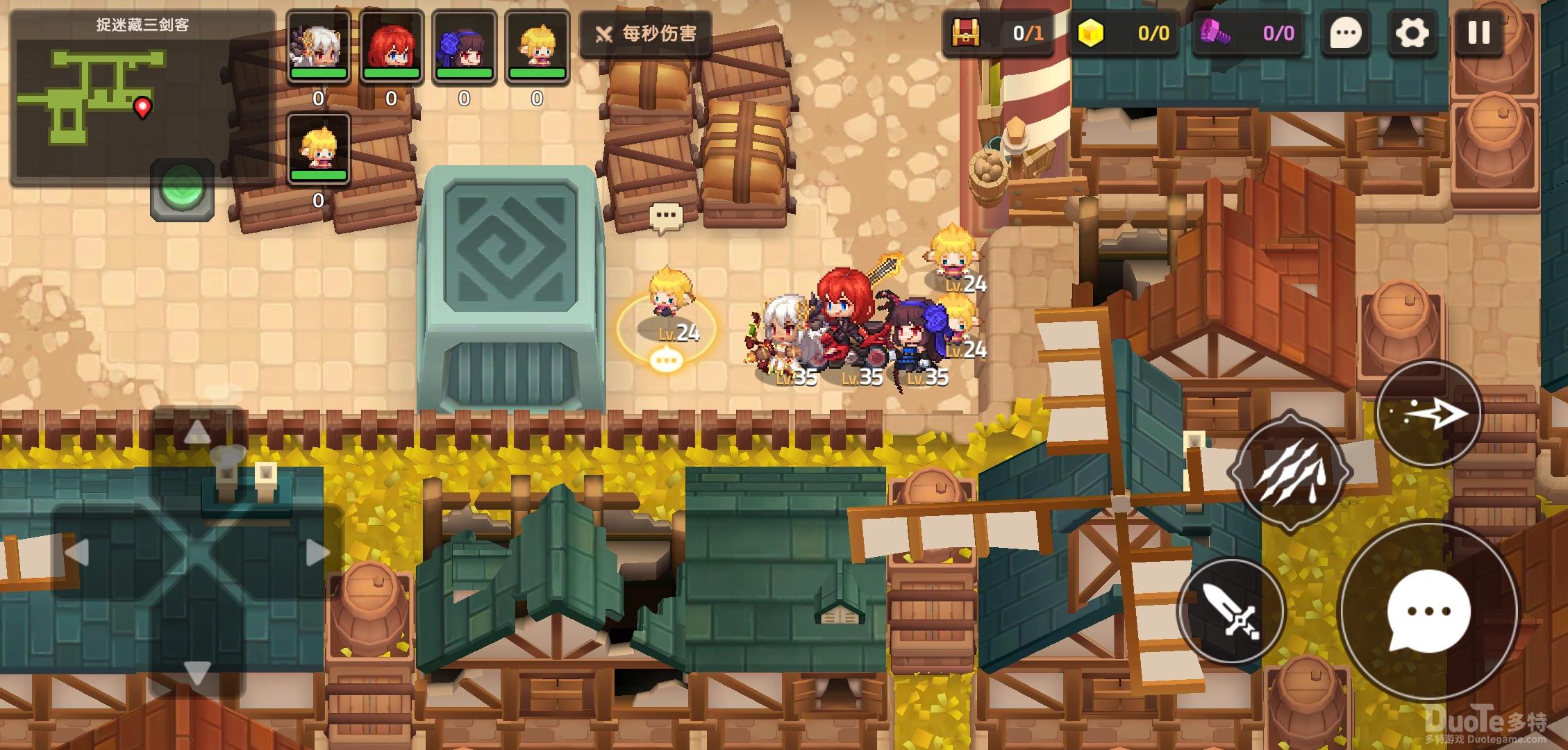Open the dungeon minimap
The width and height of the screenshot is (1568, 750).
coord(142,97)
